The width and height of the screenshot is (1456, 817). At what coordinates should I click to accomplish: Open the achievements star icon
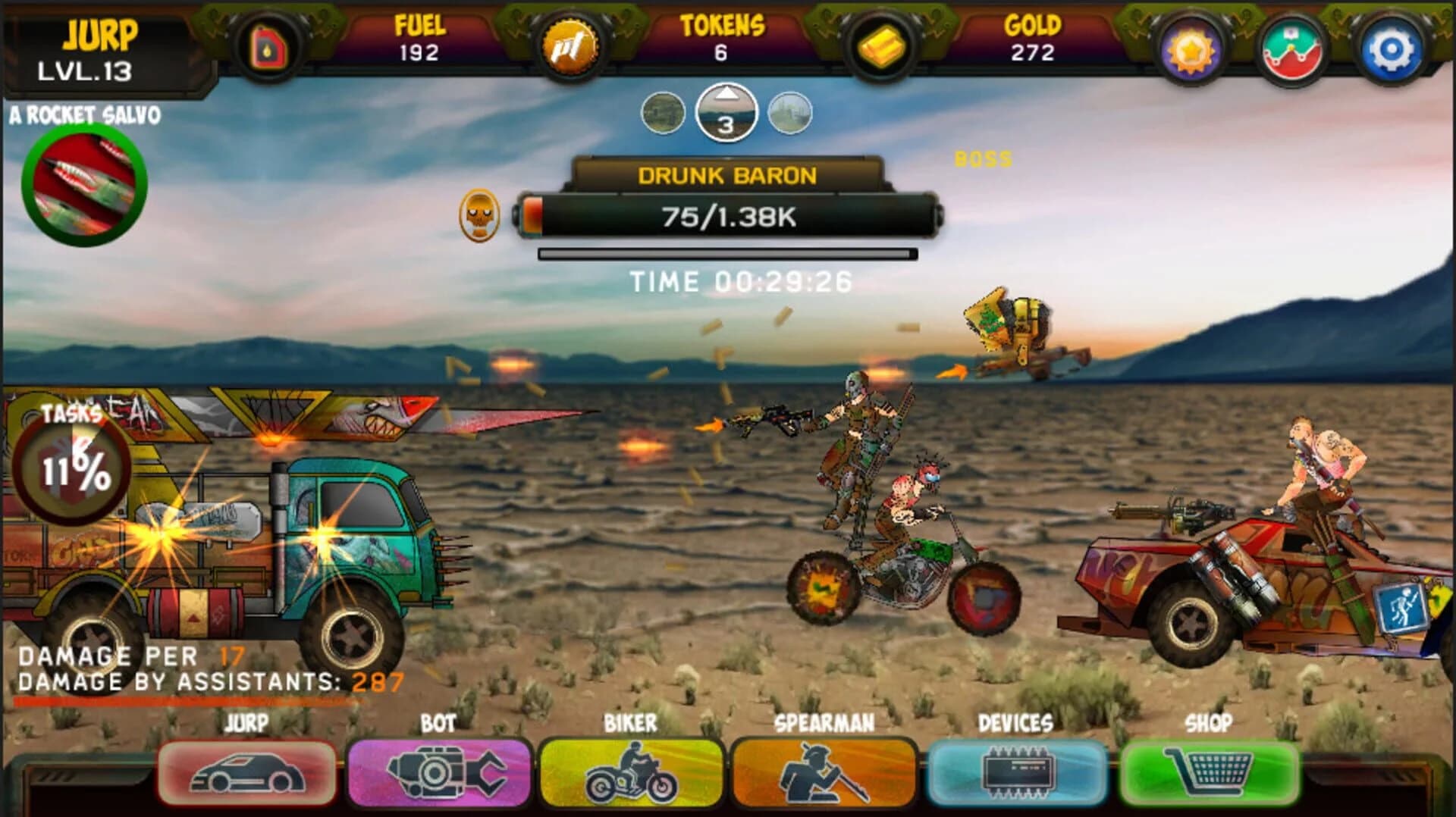coord(1190,47)
